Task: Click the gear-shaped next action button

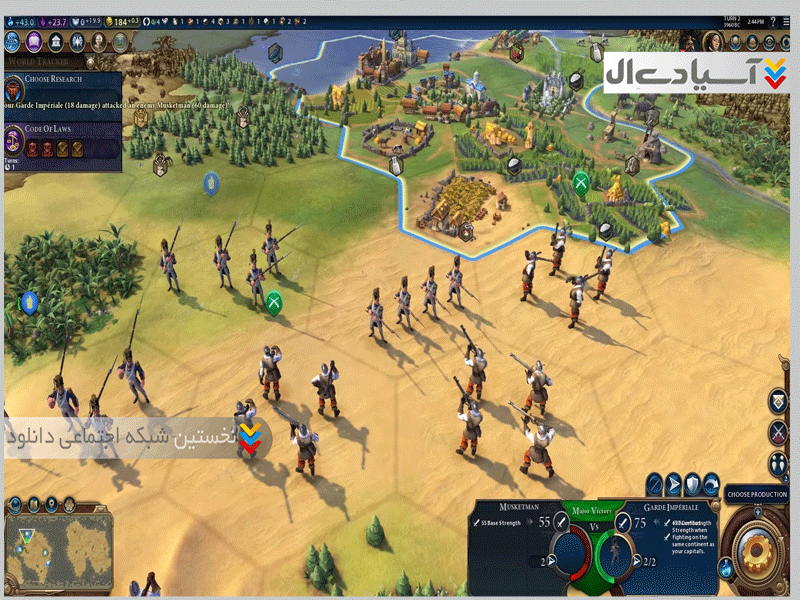Action: point(757,552)
